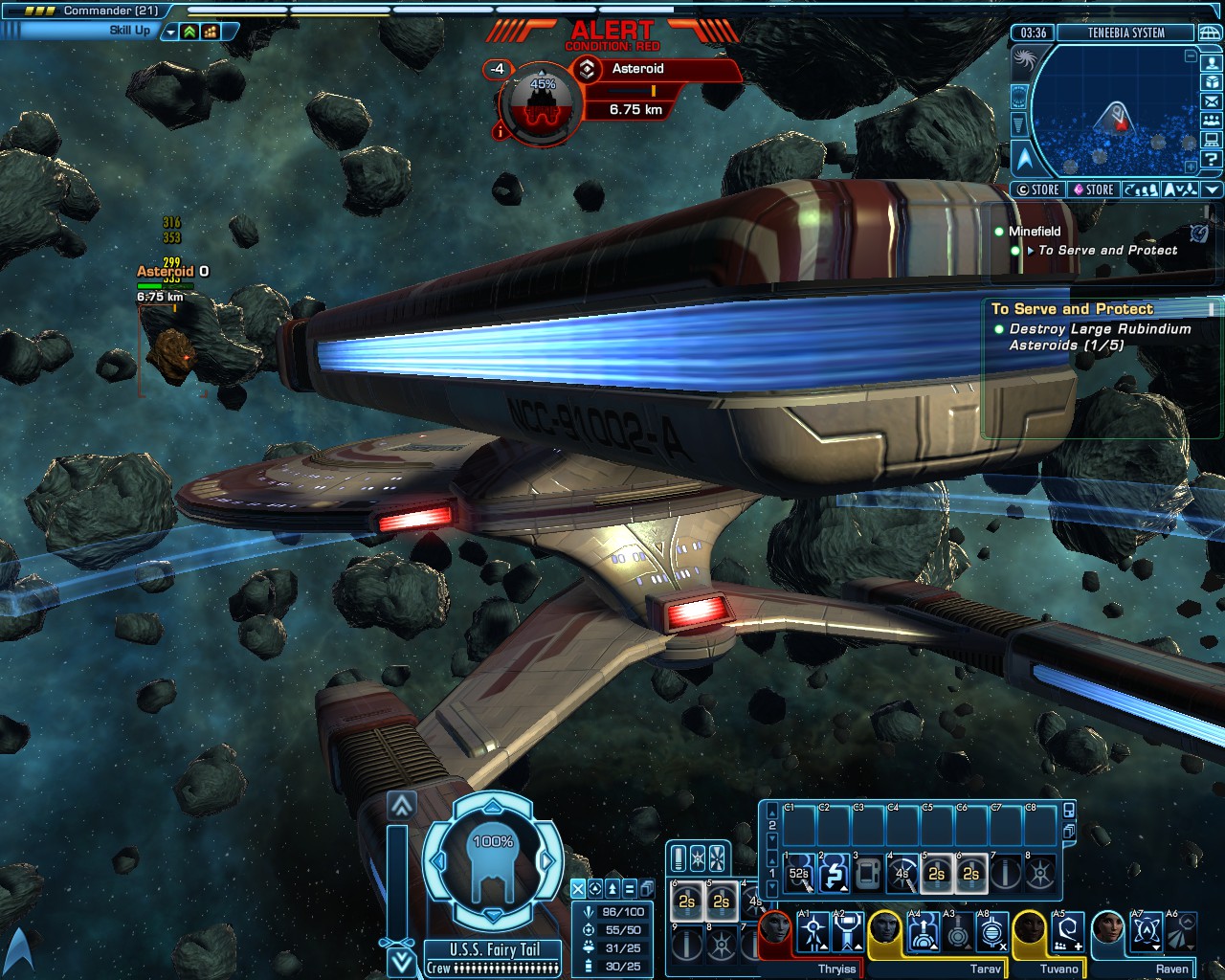Select the To Serve and Protect mission
Viewport: 1225px width, 980px height.
point(1107,251)
